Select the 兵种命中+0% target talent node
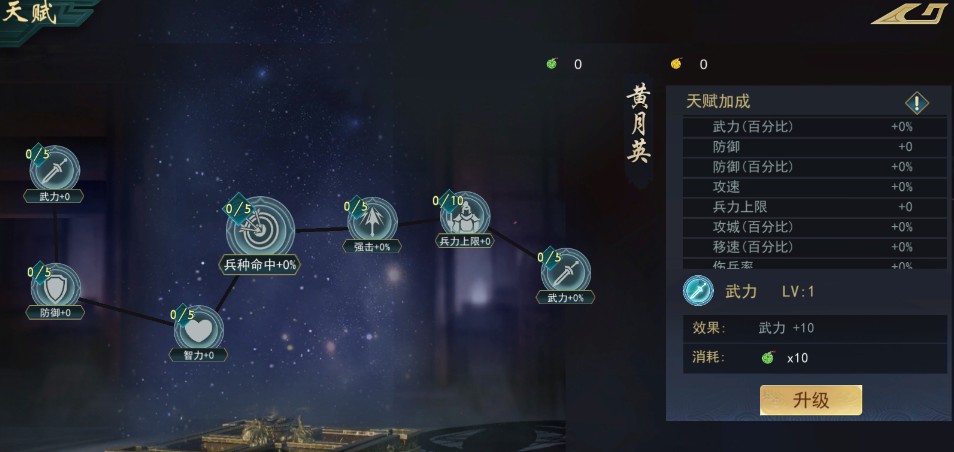Image resolution: width=954 pixels, height=452 pixels. point(260,230)
